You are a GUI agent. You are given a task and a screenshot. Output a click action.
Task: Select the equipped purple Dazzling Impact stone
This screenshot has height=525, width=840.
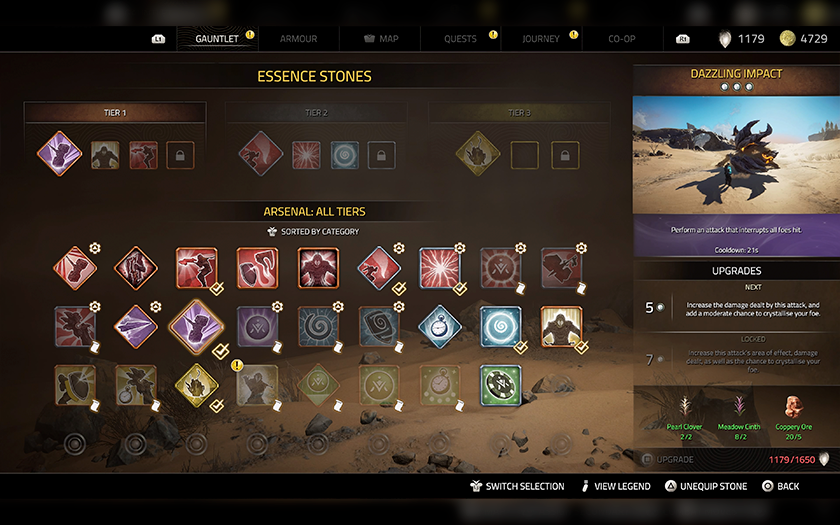(x=60, y=154)
